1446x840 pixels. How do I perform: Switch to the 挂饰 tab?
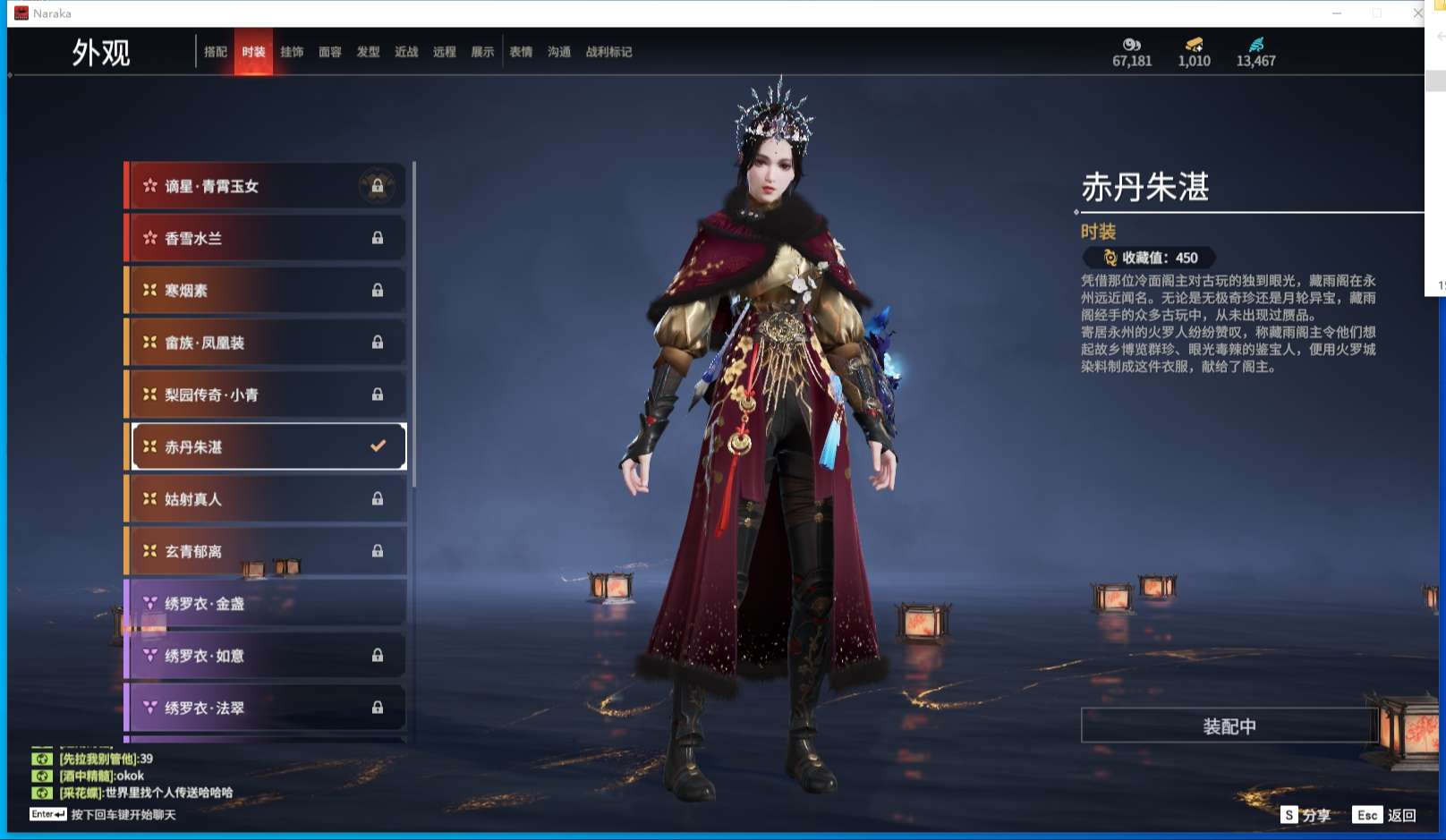click(293, 51)
